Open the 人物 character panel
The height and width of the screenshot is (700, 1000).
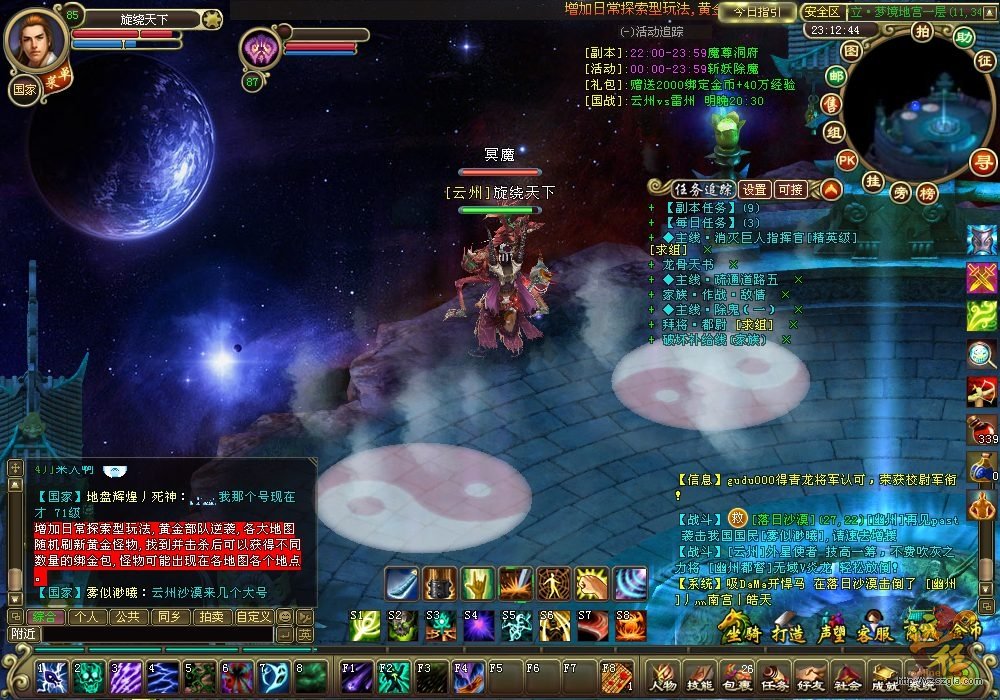click(x=662, y=675)
